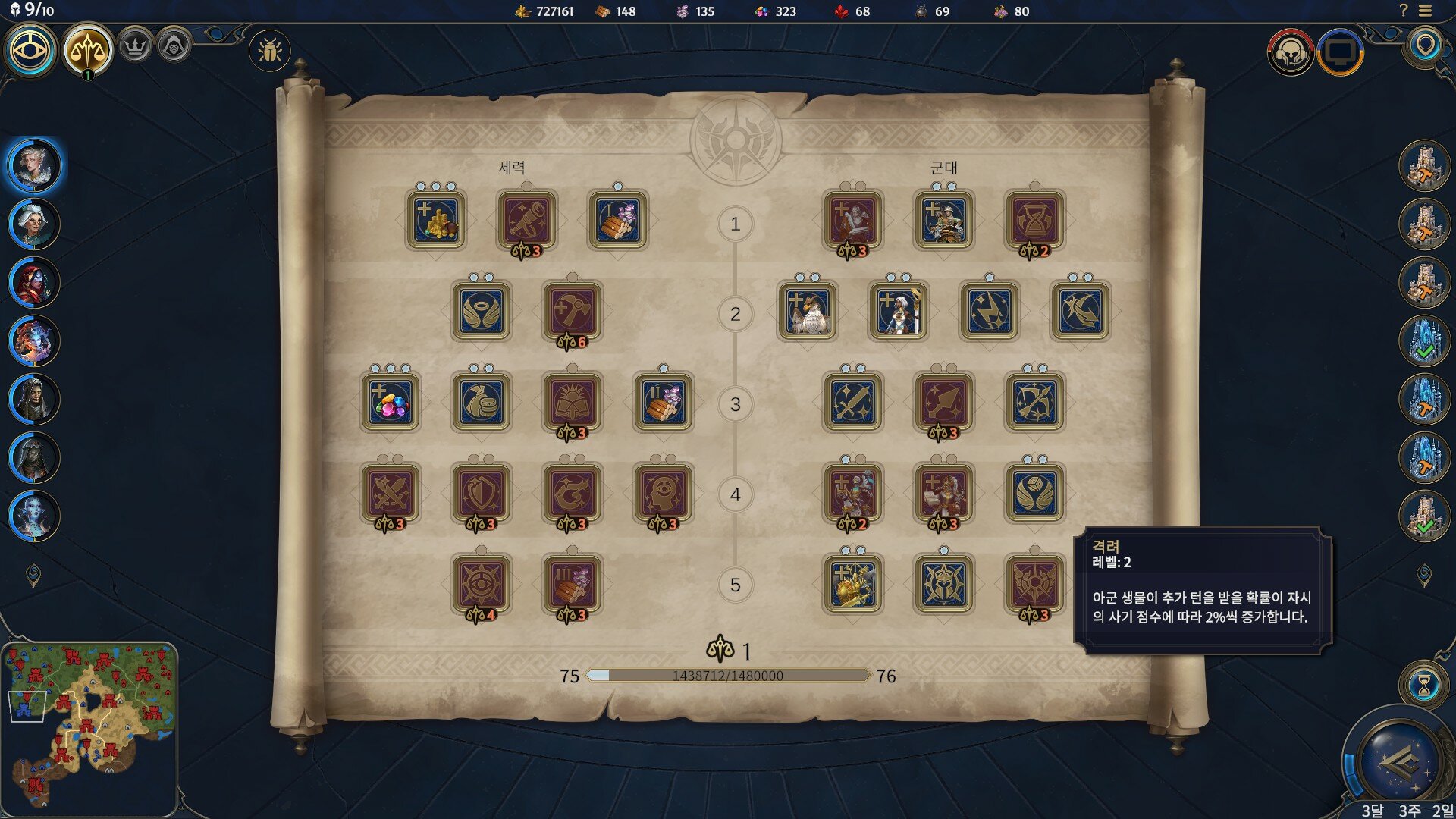This screenshot has height=819, width=1456.
Task: Open the eye overview tab
Action: [31, 50]
